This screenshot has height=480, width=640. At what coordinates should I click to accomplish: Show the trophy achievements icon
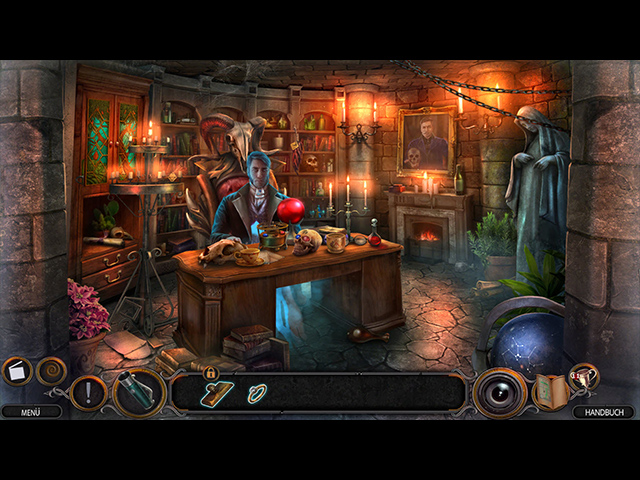coord(583,375)
